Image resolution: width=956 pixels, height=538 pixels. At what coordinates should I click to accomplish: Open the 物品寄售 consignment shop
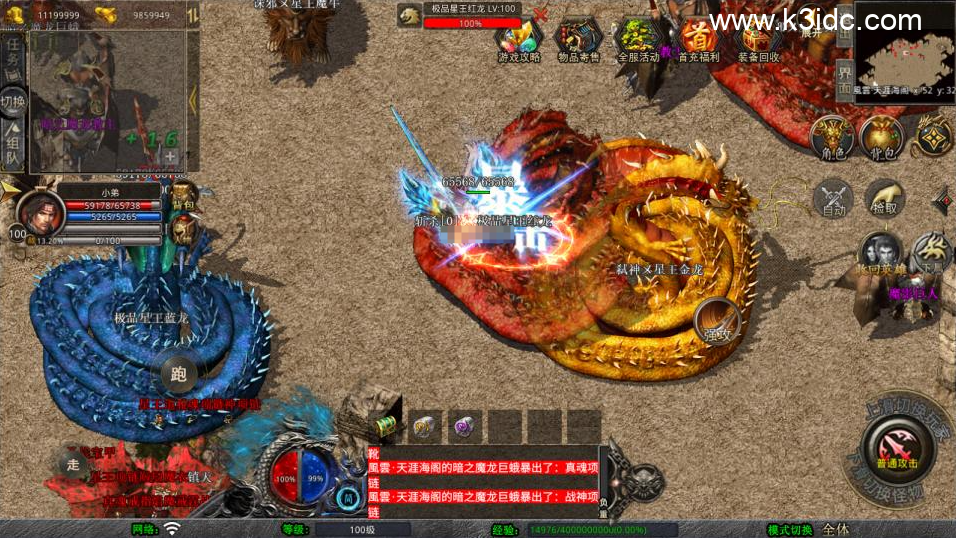tap(578, 40)
